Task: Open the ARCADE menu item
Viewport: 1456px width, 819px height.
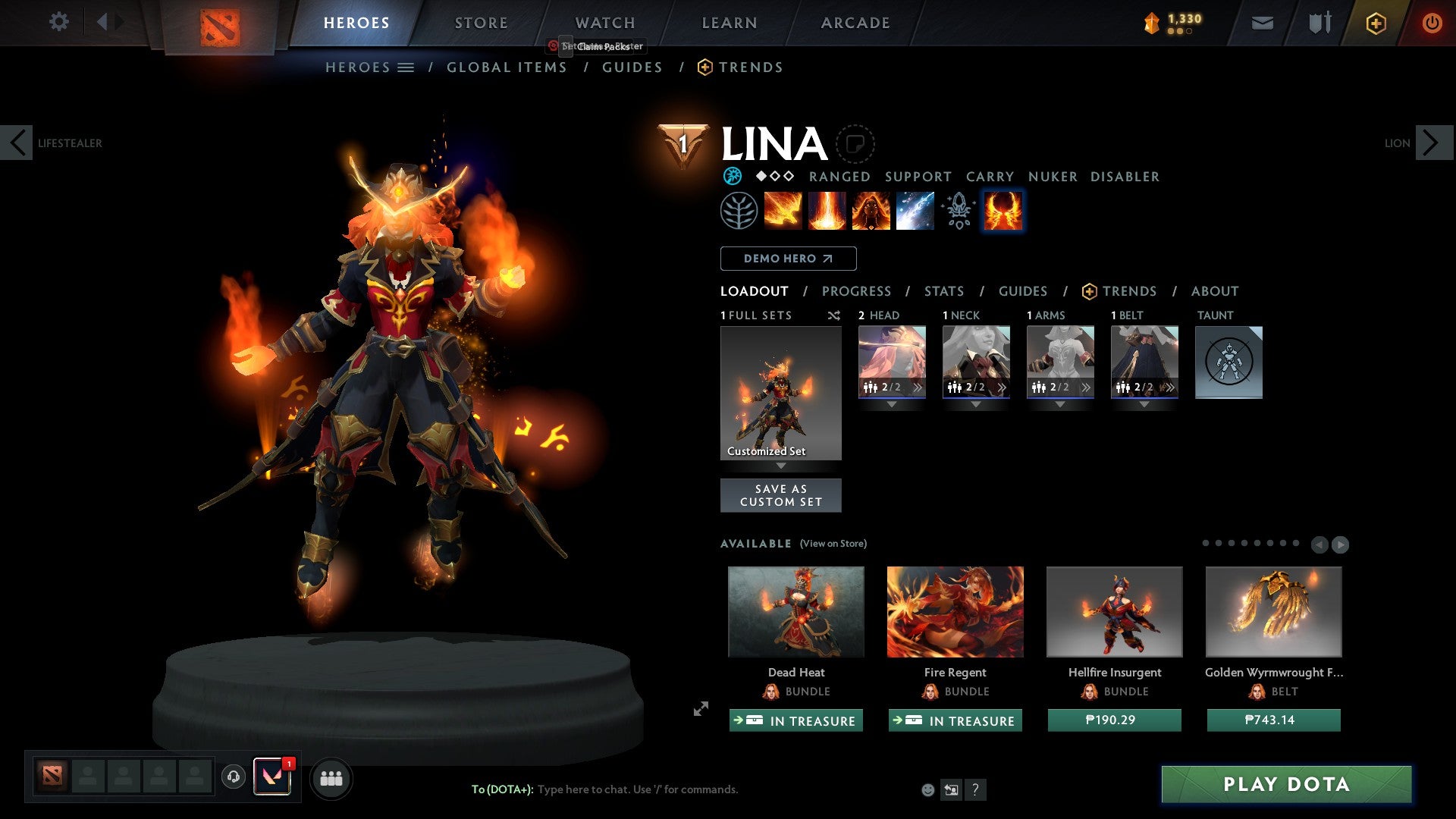Action: [x=855, y=22]
